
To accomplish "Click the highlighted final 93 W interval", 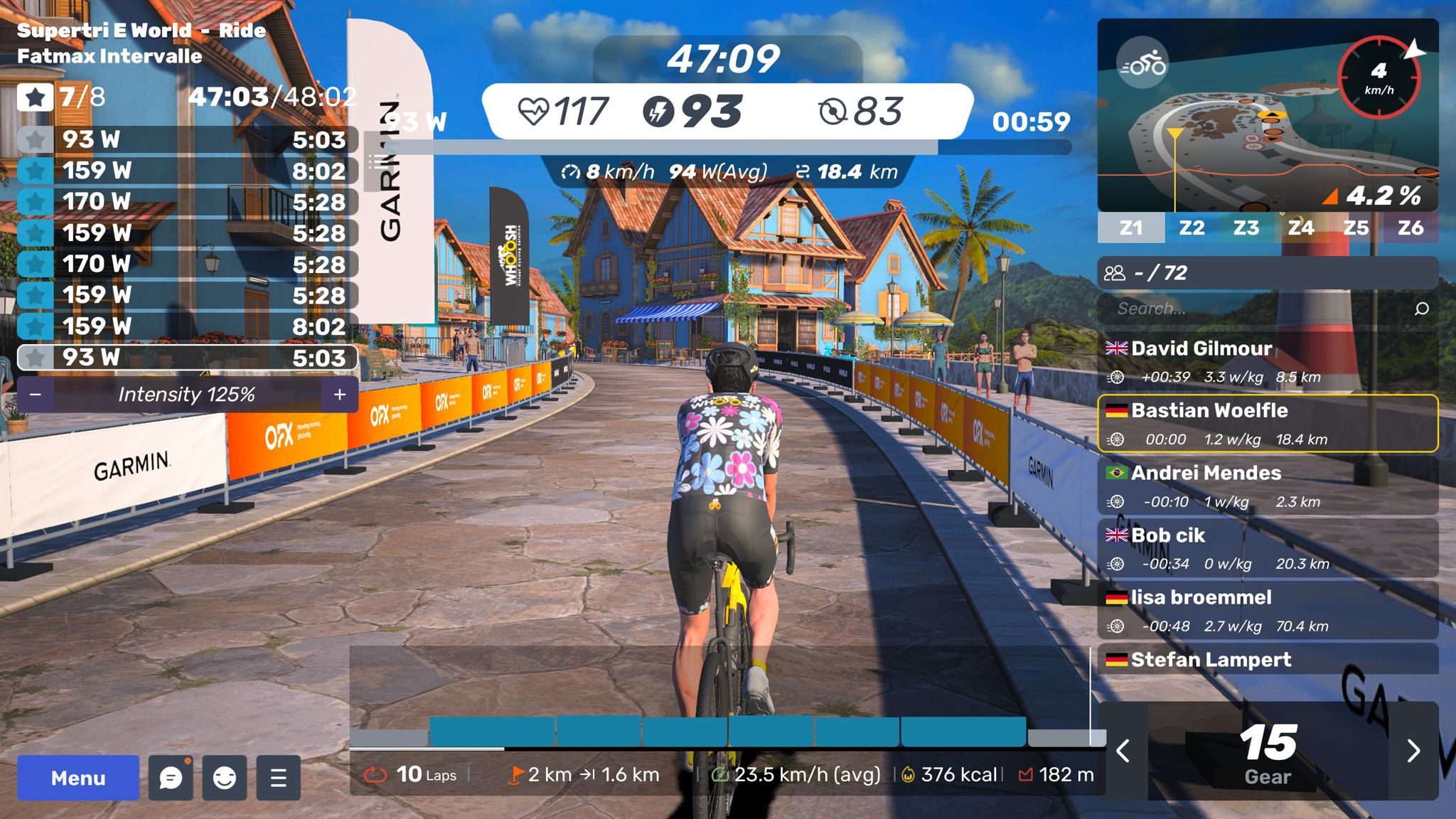I will [x=186, y=358].
